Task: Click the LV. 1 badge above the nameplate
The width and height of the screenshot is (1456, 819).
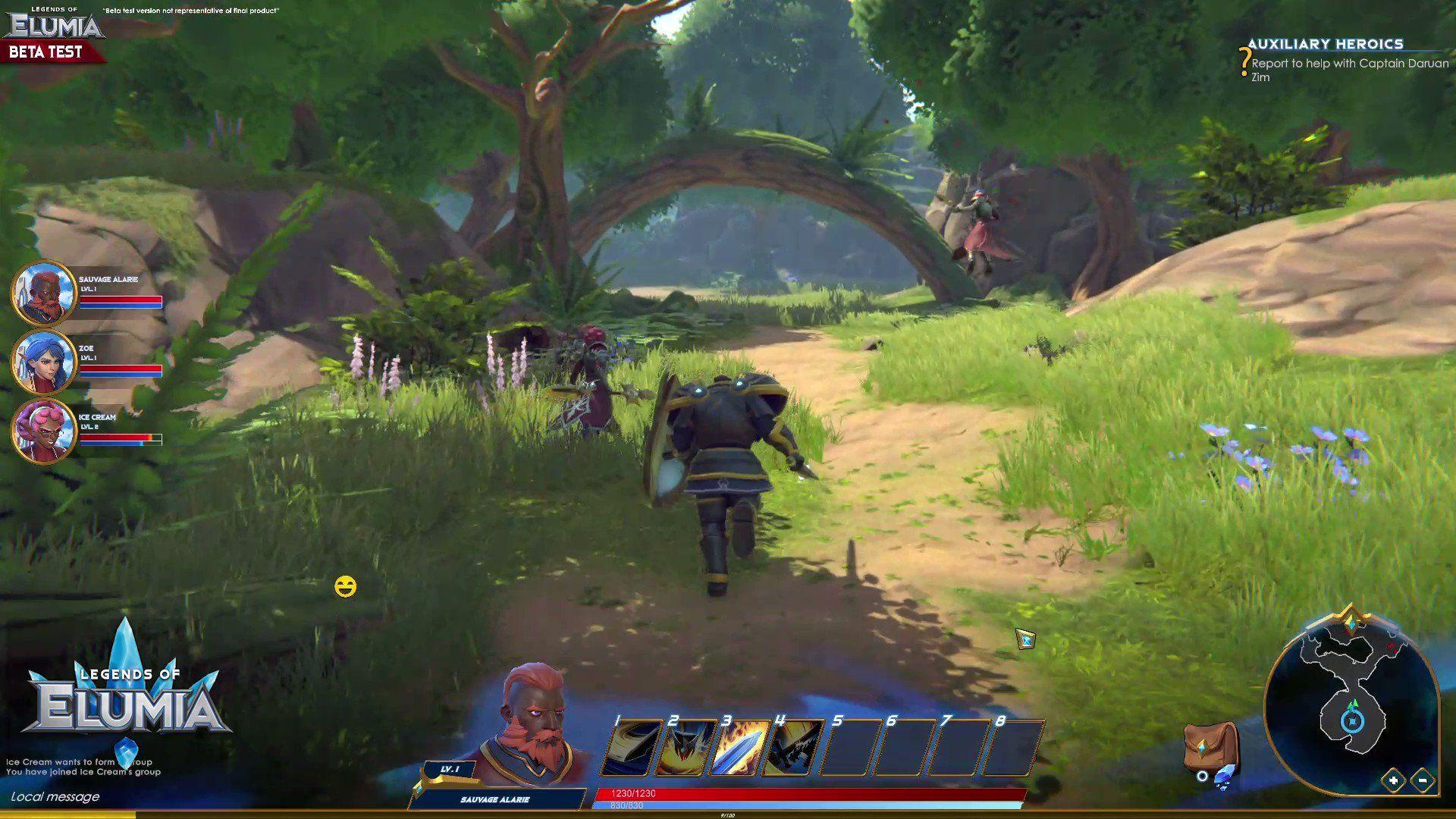Action: pos(450,768)
